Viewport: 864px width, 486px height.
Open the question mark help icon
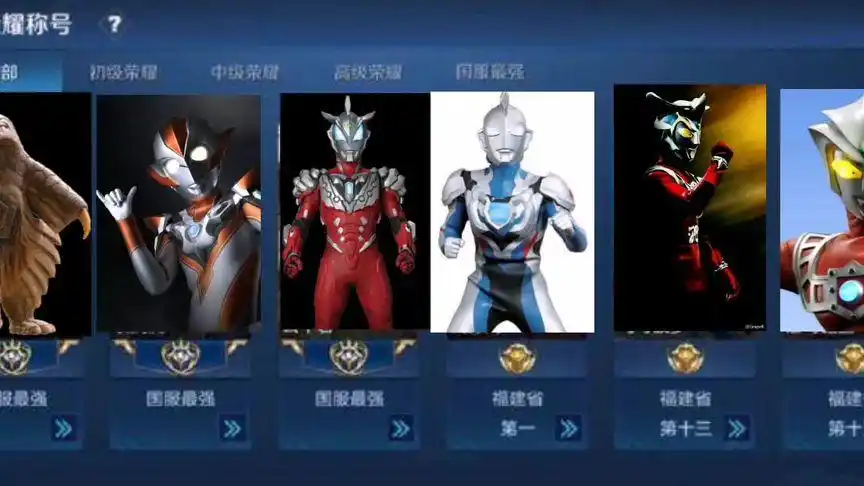pos(115,24)
